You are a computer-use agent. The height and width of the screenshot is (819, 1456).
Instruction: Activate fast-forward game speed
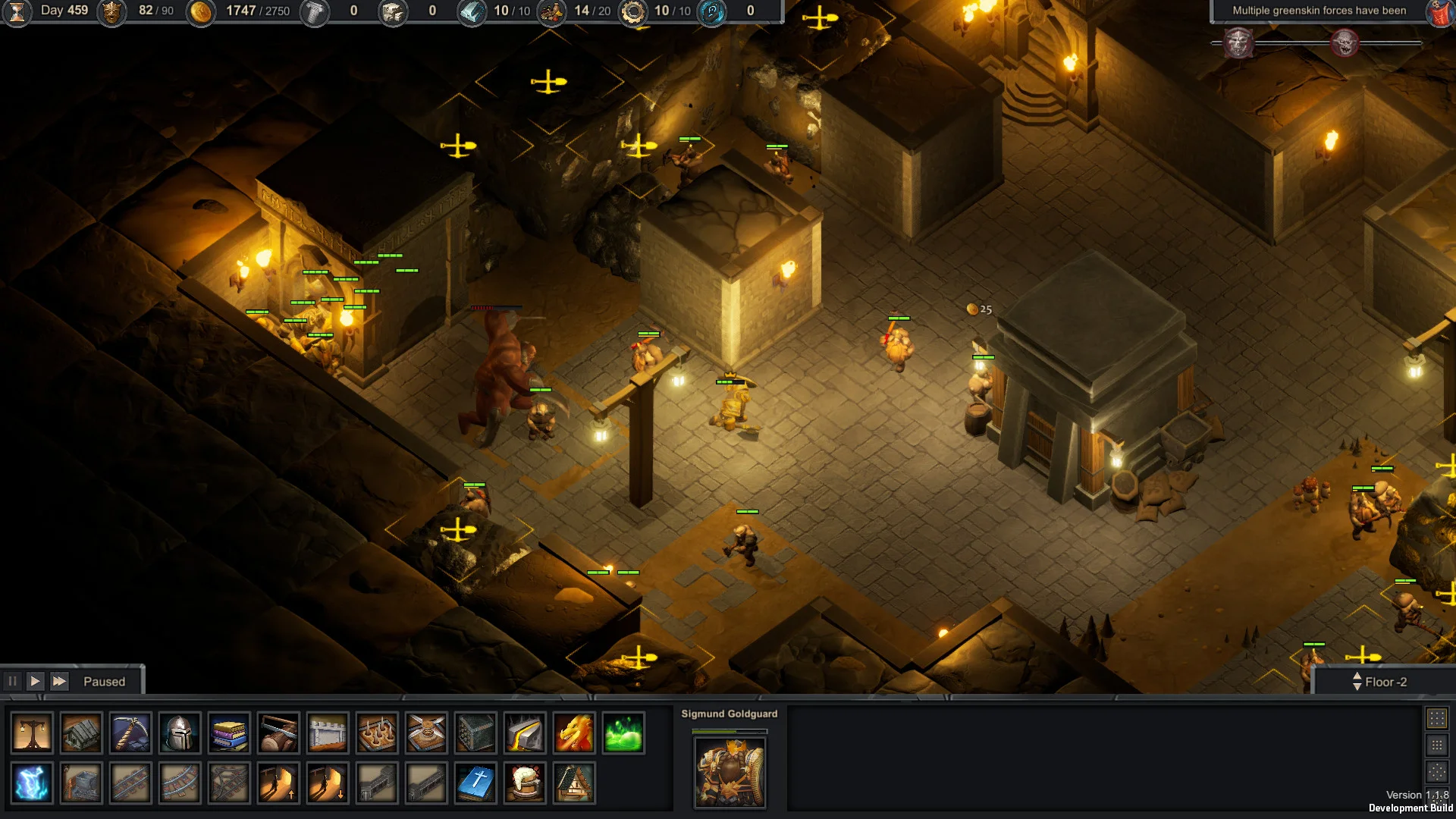(x=59, y=681)
